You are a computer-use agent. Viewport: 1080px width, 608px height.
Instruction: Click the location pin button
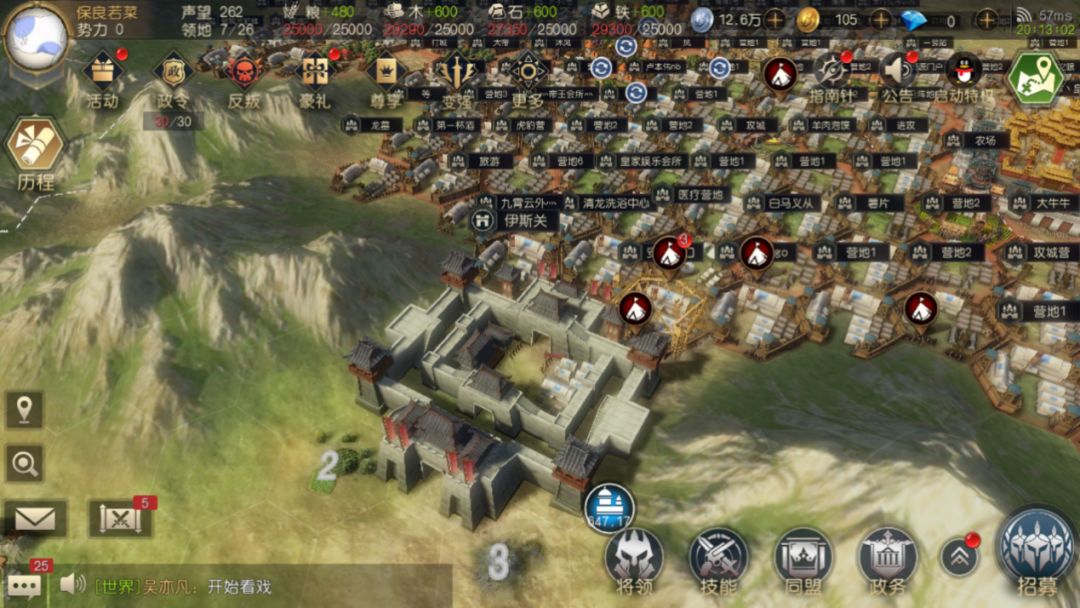click(x=24, y=409)
